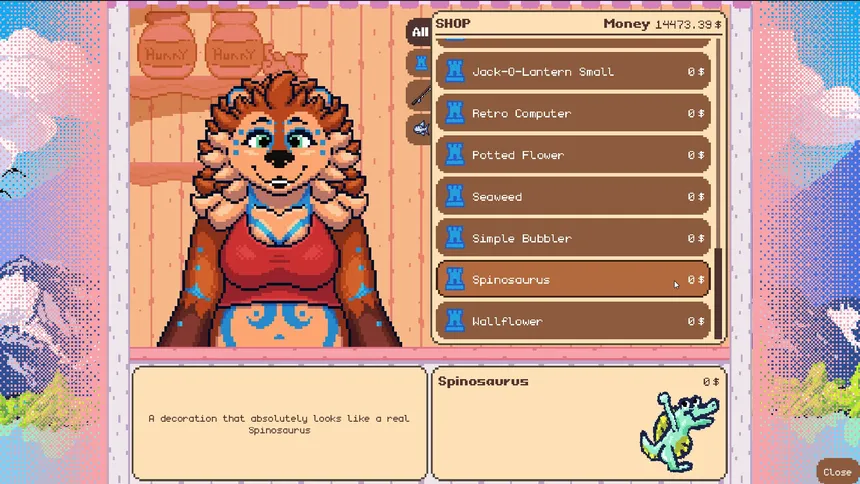This screenshot has height=484, width=860.
Task: Show the fish category tab
Action: pos(420,128)
